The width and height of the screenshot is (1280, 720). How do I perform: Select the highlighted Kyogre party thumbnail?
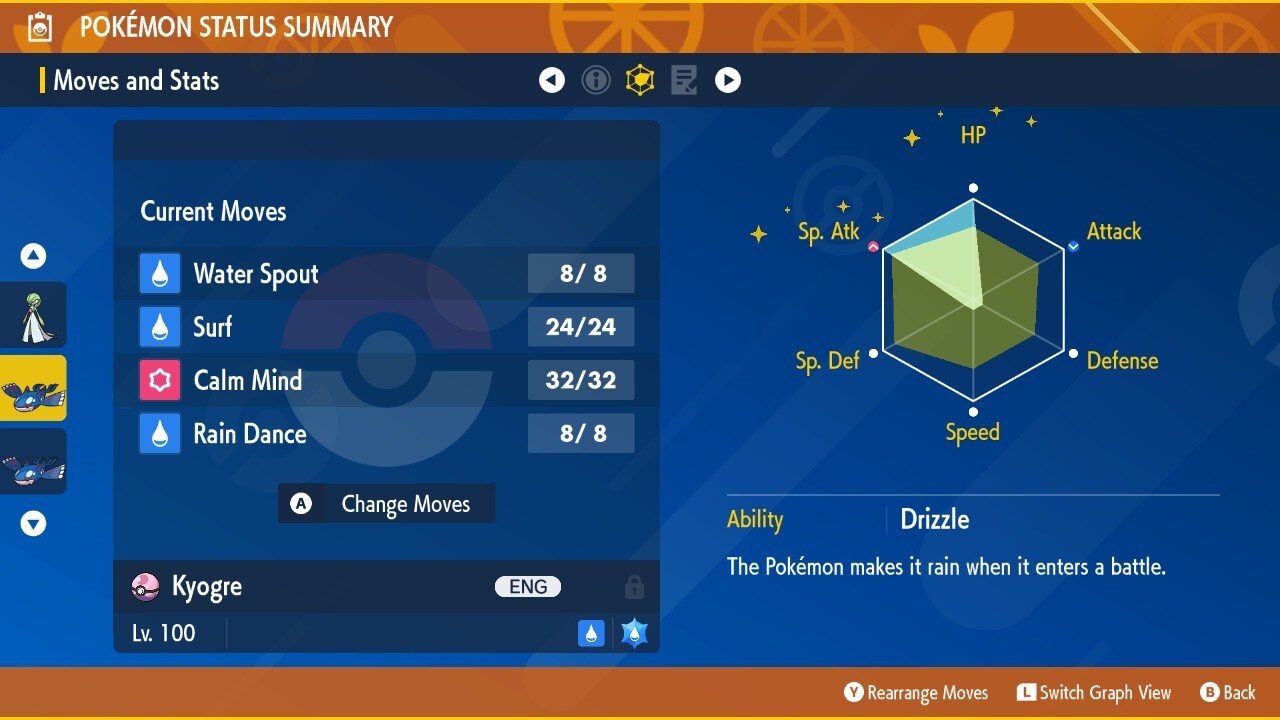click(34, 388)
